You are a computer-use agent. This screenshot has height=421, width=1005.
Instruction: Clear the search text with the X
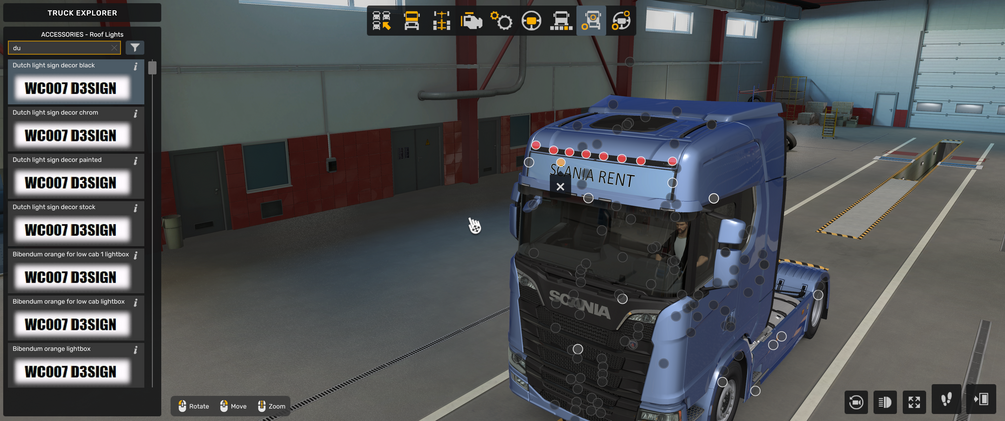coord(114,48)
